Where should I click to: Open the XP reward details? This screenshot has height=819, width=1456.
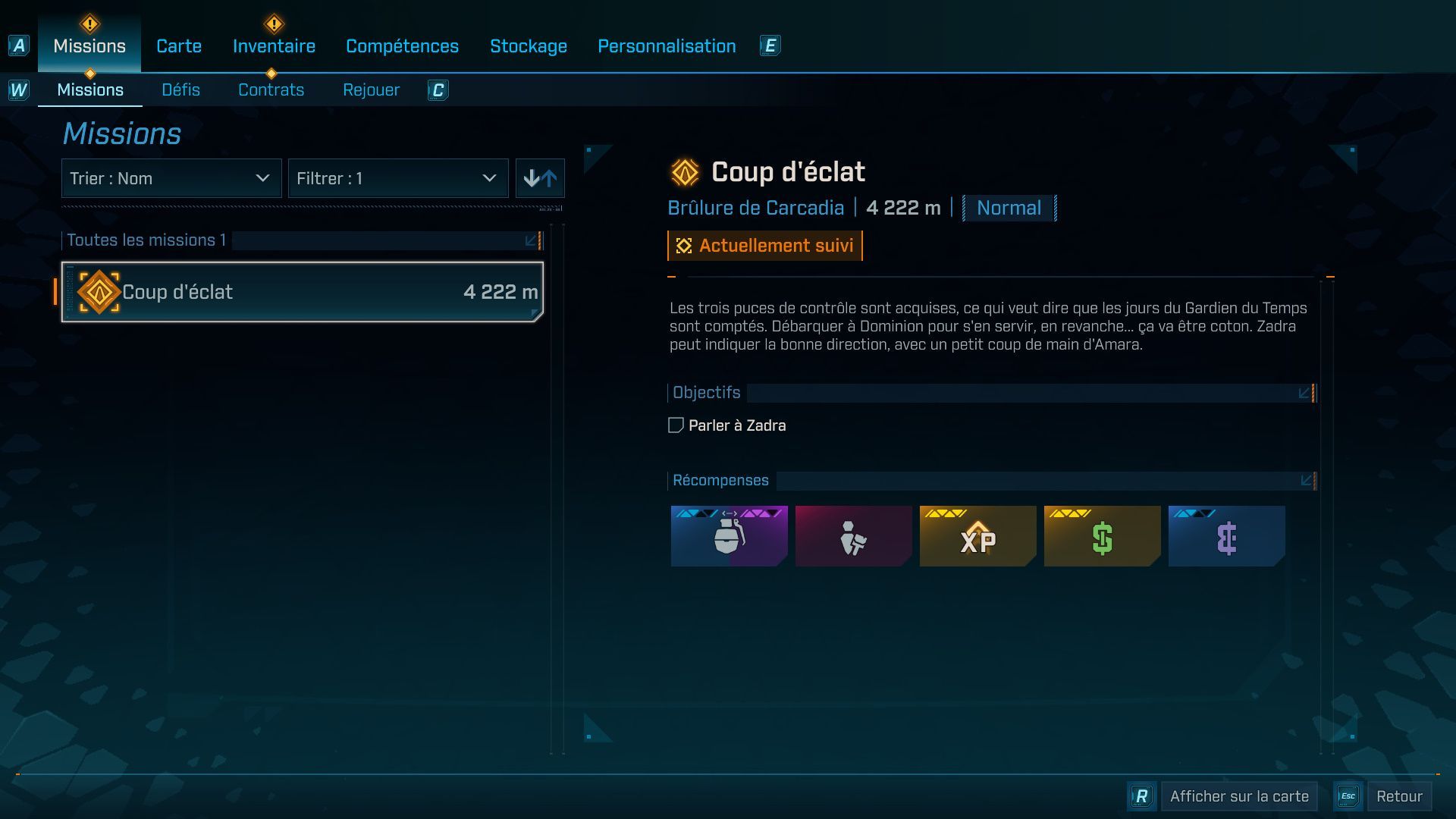coord(977,536)
